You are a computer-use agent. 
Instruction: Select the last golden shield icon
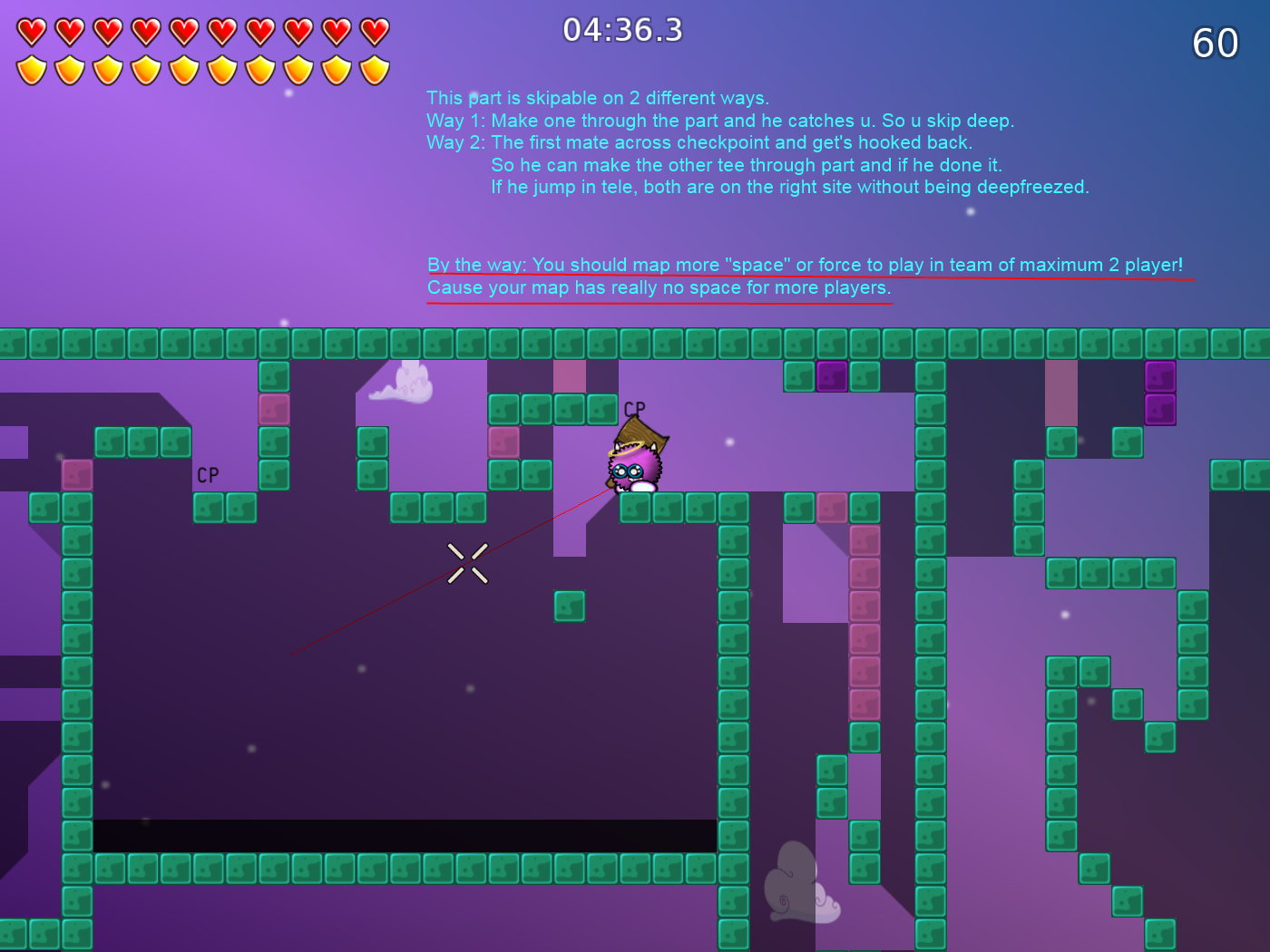(x=373, y=67)
